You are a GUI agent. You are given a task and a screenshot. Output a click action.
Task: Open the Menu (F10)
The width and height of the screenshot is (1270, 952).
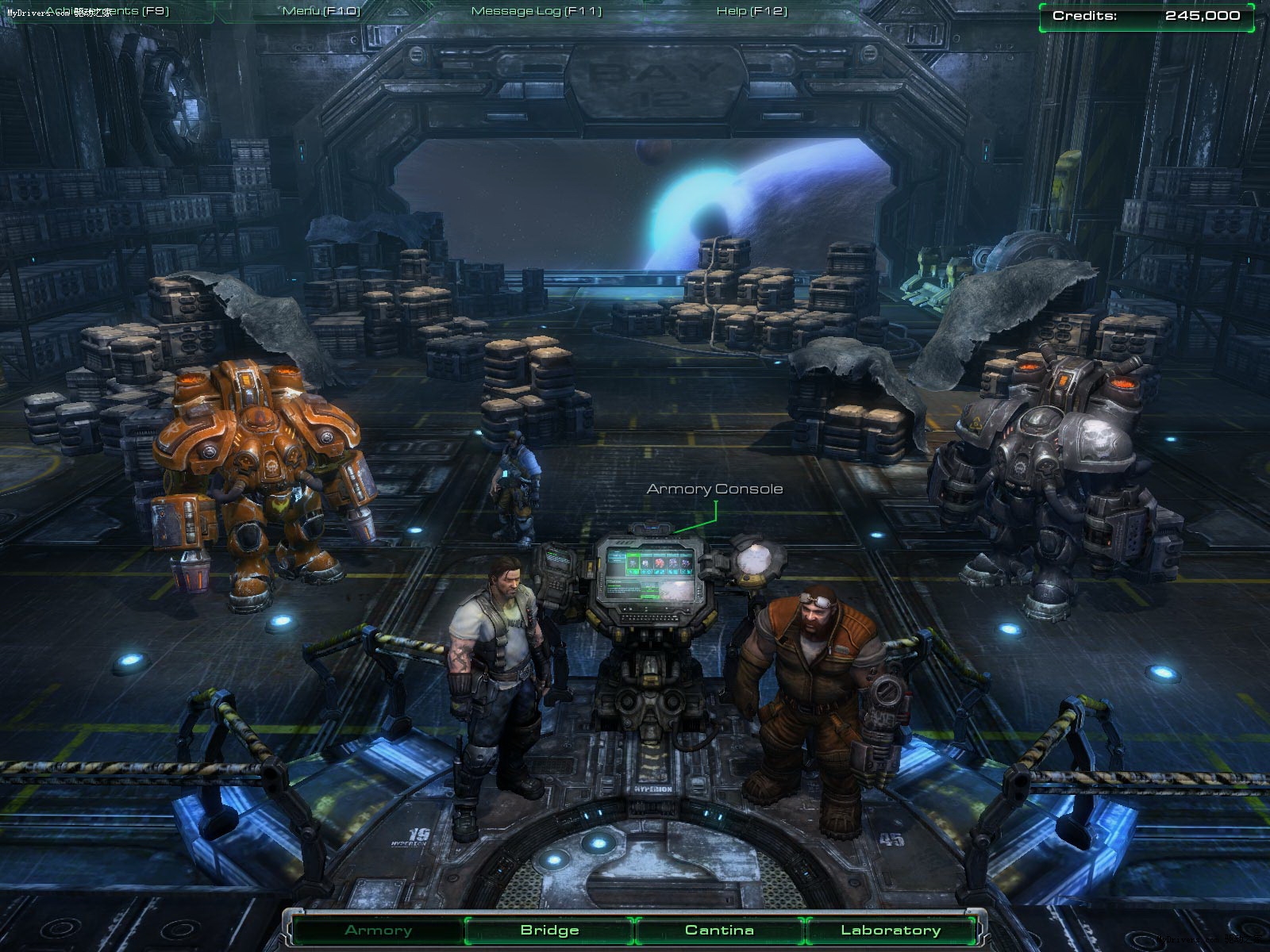pos(321,11)
